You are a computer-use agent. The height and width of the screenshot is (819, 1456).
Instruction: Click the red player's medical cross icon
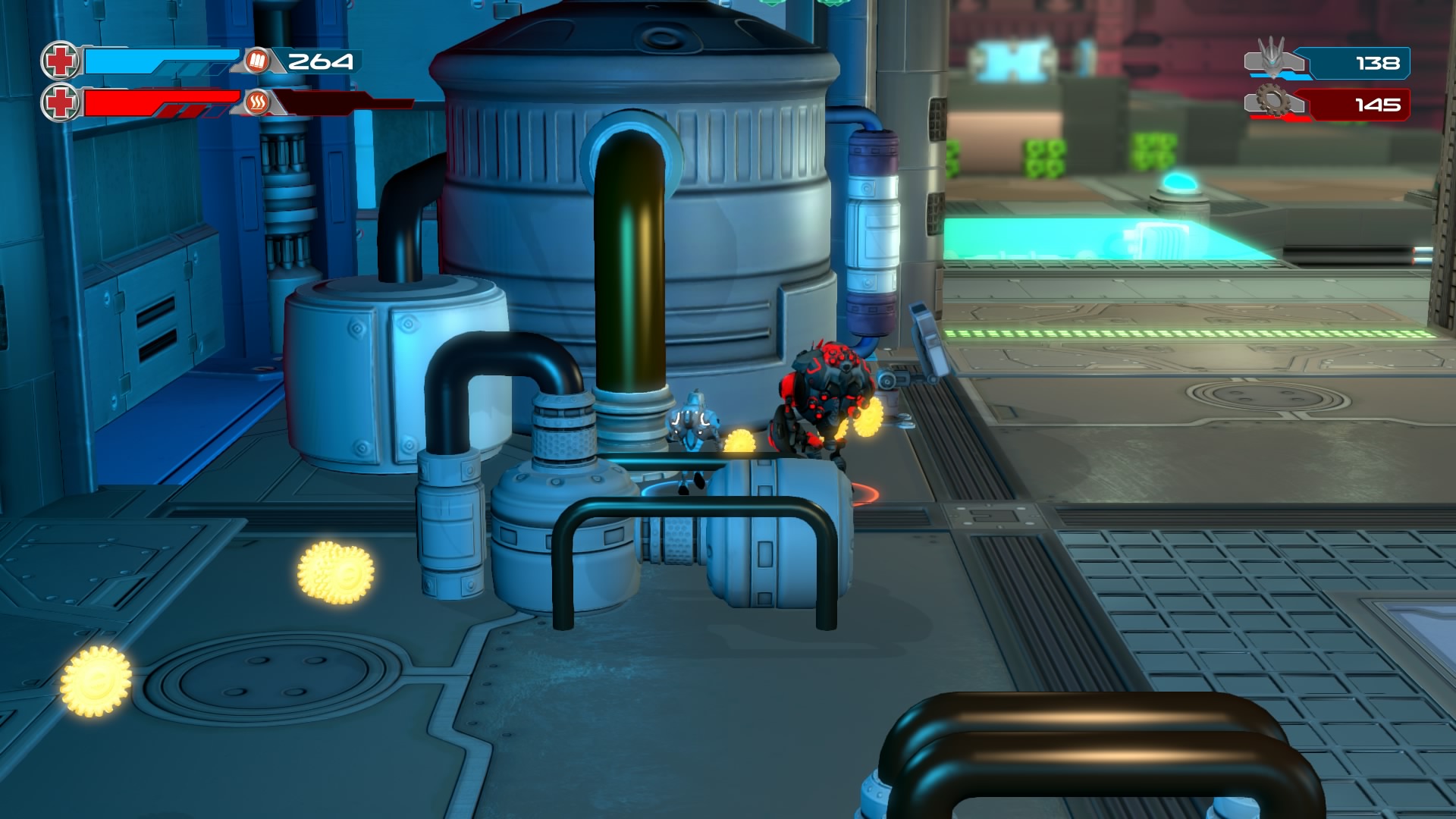pyautogui.click(x=60, y=102)
